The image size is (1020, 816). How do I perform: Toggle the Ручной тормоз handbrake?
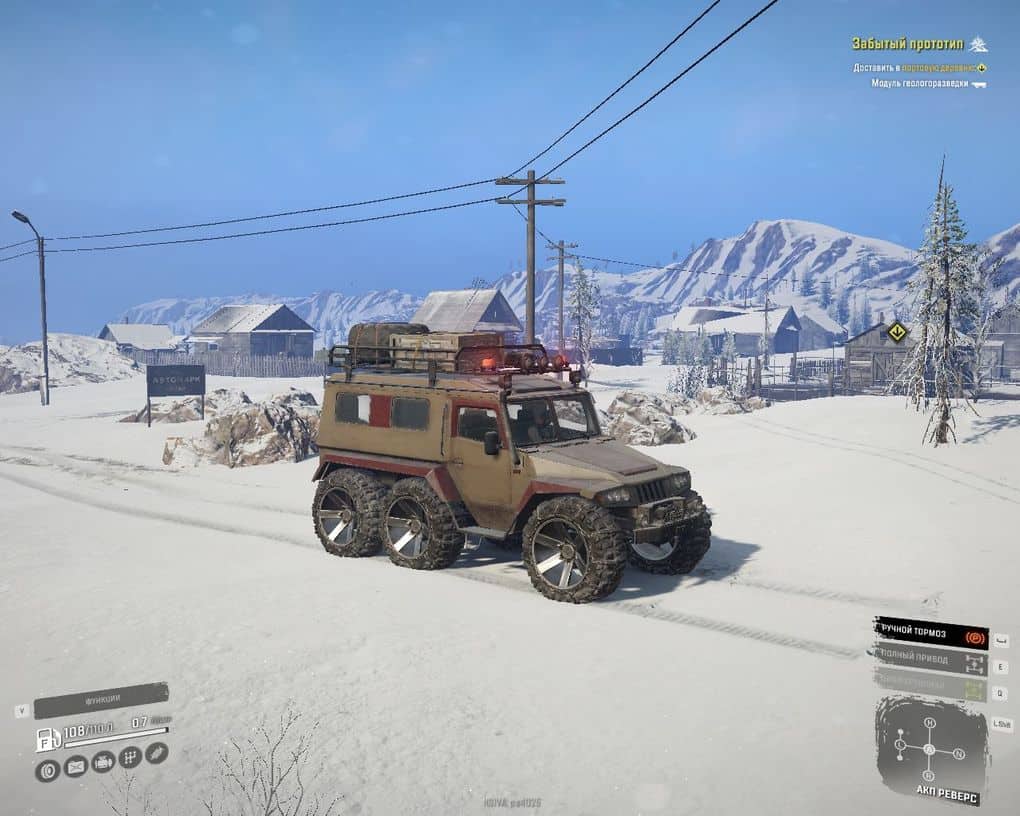(x=930, y=634)
